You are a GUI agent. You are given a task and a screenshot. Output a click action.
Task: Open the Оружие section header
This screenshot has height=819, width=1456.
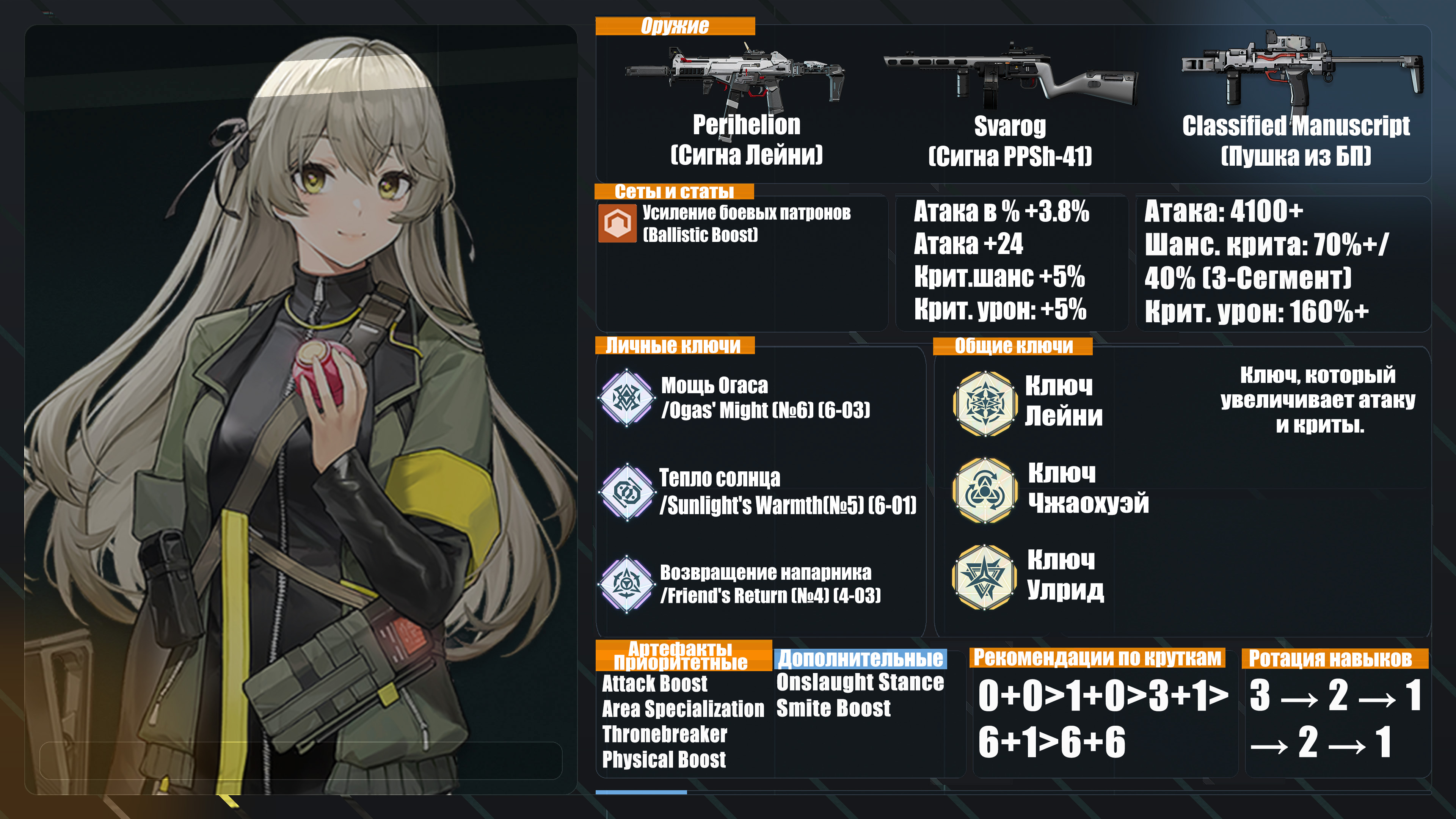(675, 26)
